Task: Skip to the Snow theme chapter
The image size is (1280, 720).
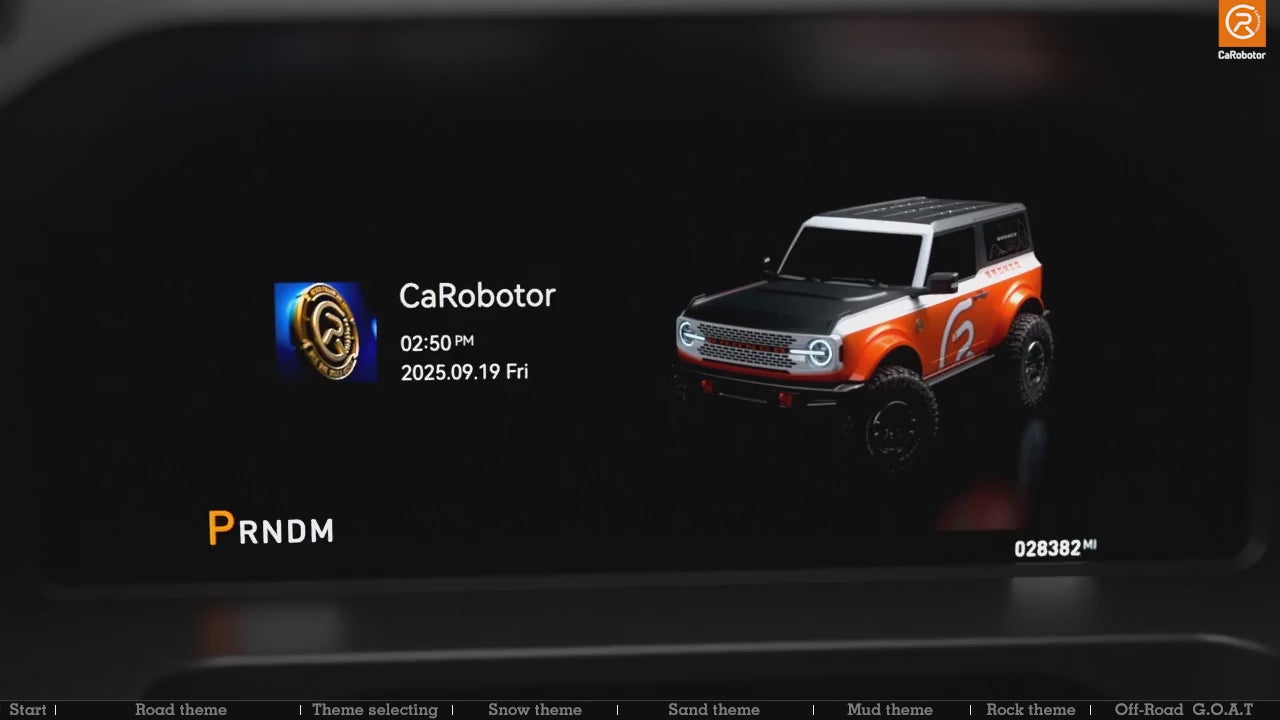Action: coord(534,710)
